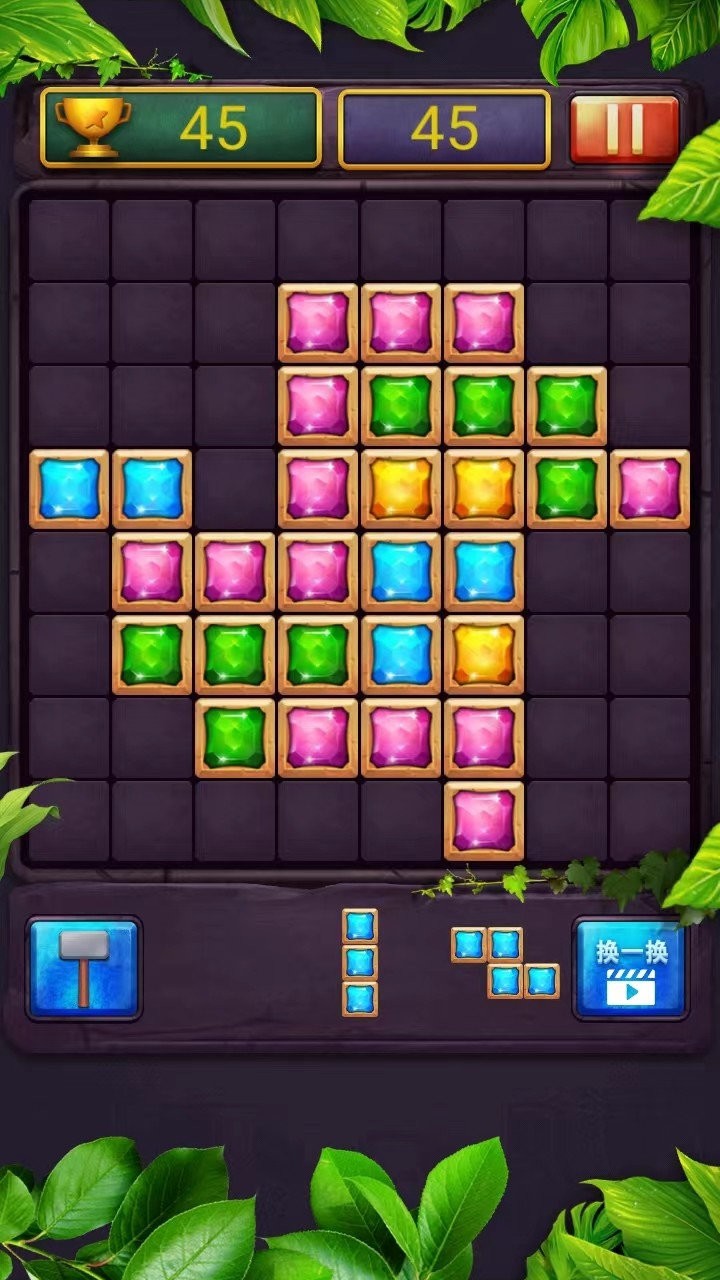Tap the 换一换 swap pieces button
Screen dimensions: 720x1280
[630, 968]
